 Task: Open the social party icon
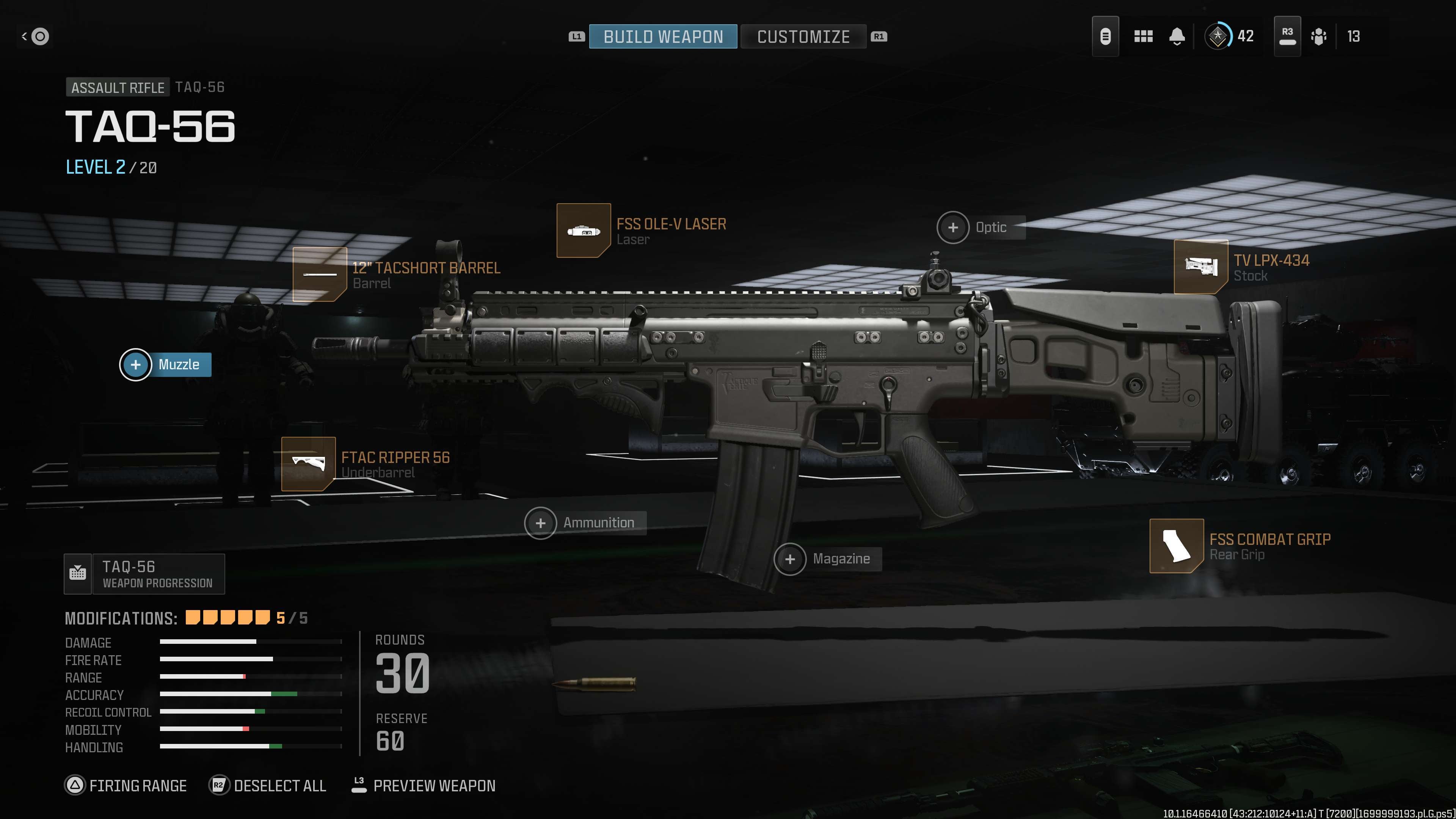[x=1319, y=37]
